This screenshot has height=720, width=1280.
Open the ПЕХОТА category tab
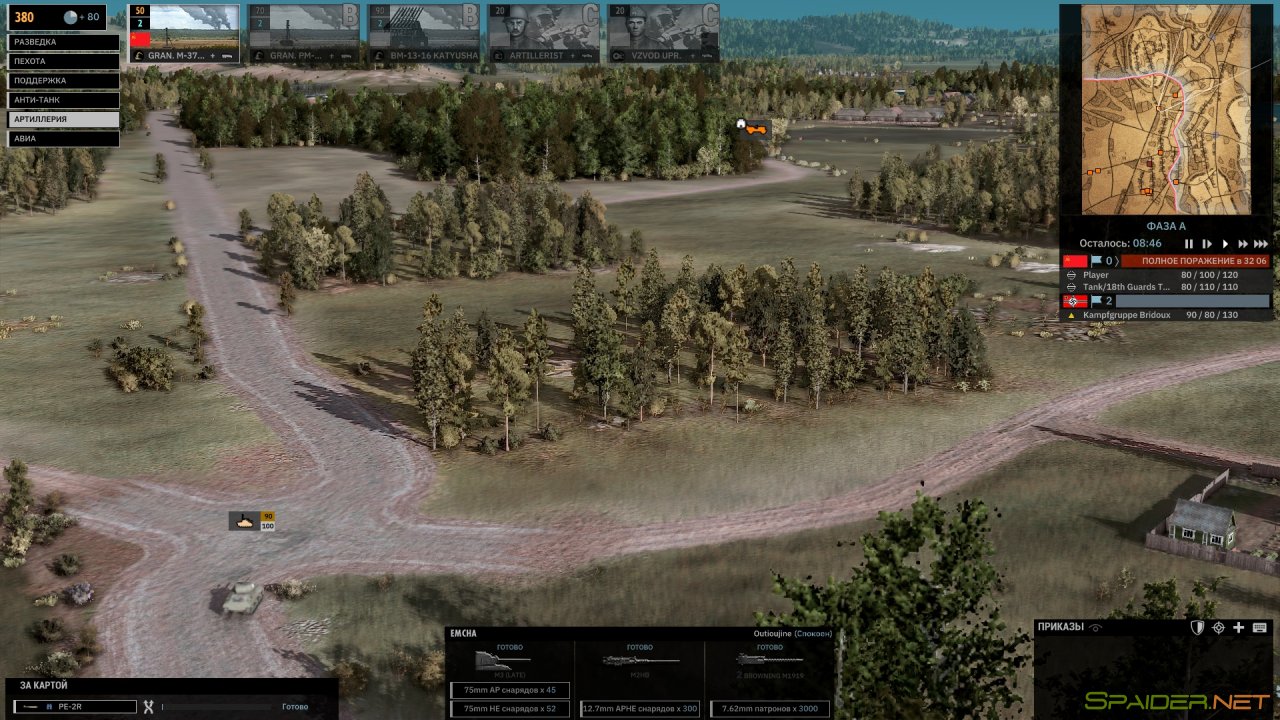62,60
